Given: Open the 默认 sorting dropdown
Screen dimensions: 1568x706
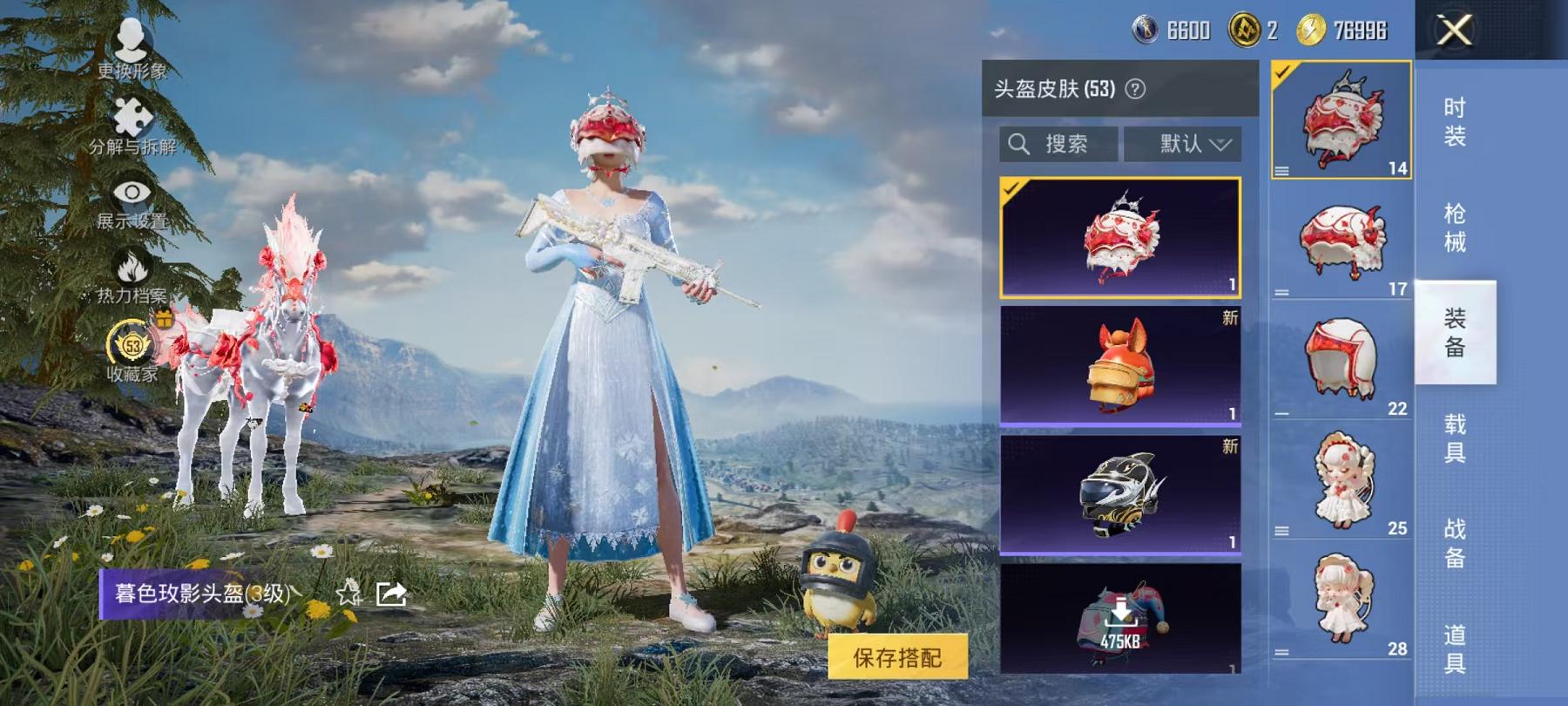Looking at the screenshot, I should [x=1191, y=143].
